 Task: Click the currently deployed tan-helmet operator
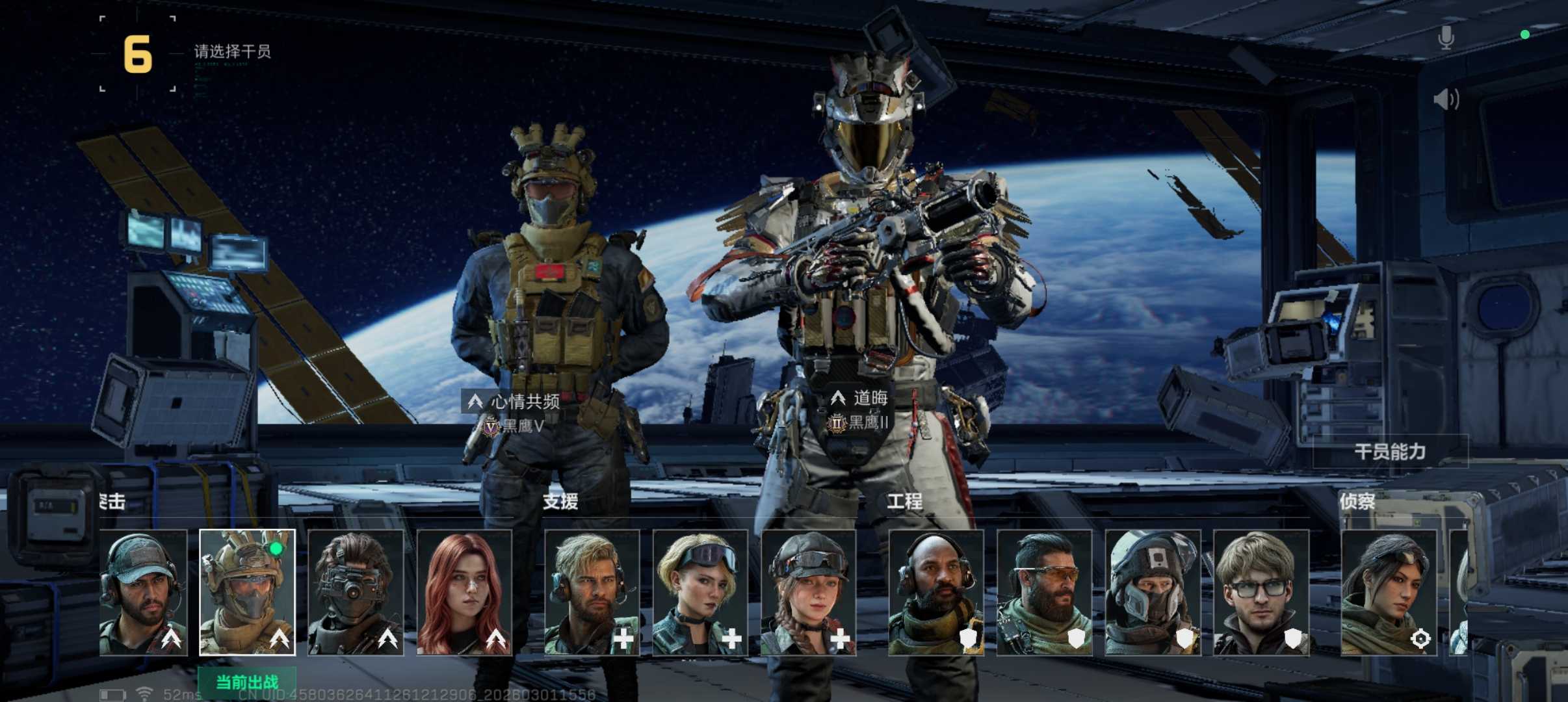click(247, 592)
